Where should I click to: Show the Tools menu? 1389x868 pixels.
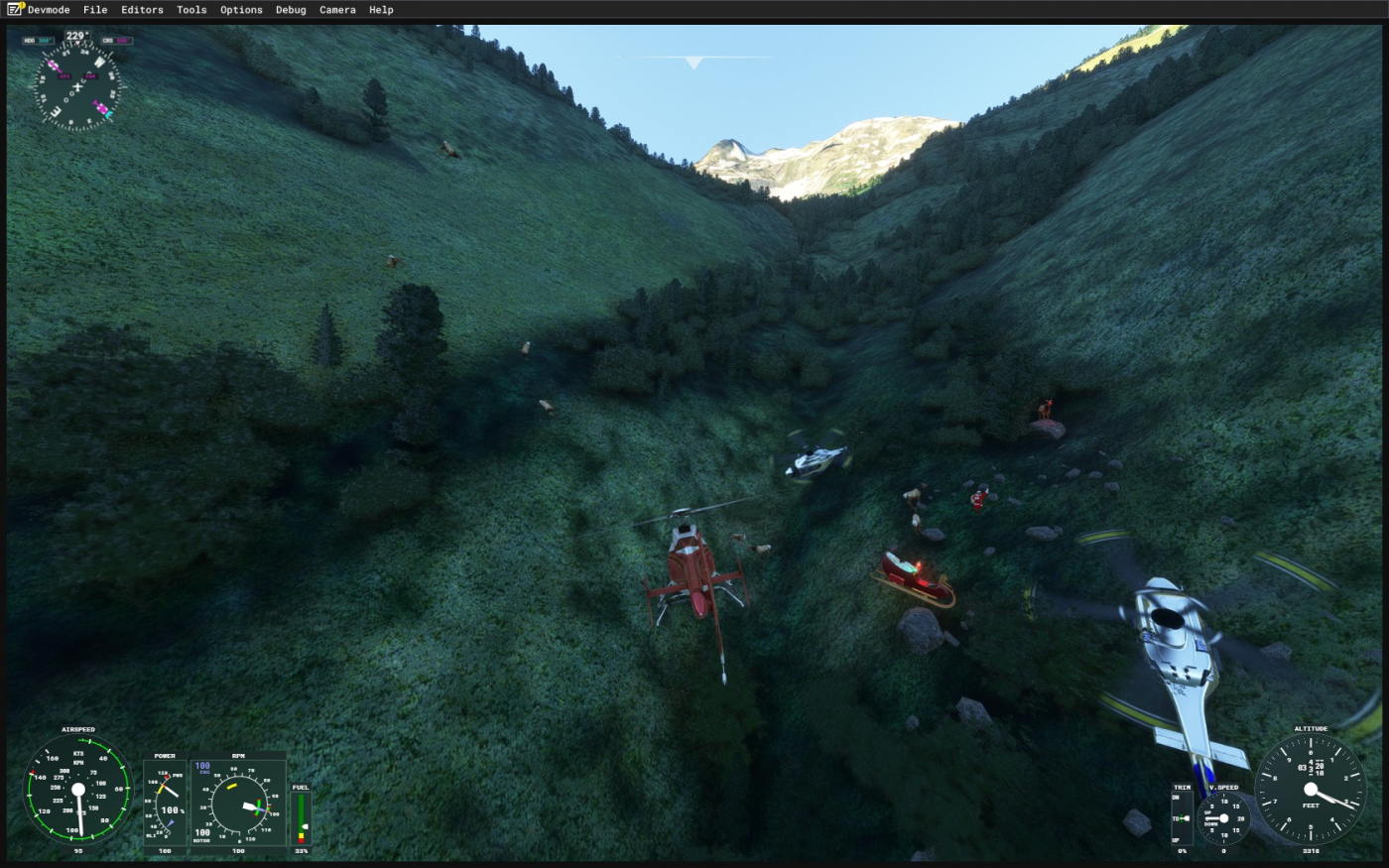click(x=191, y=10)
